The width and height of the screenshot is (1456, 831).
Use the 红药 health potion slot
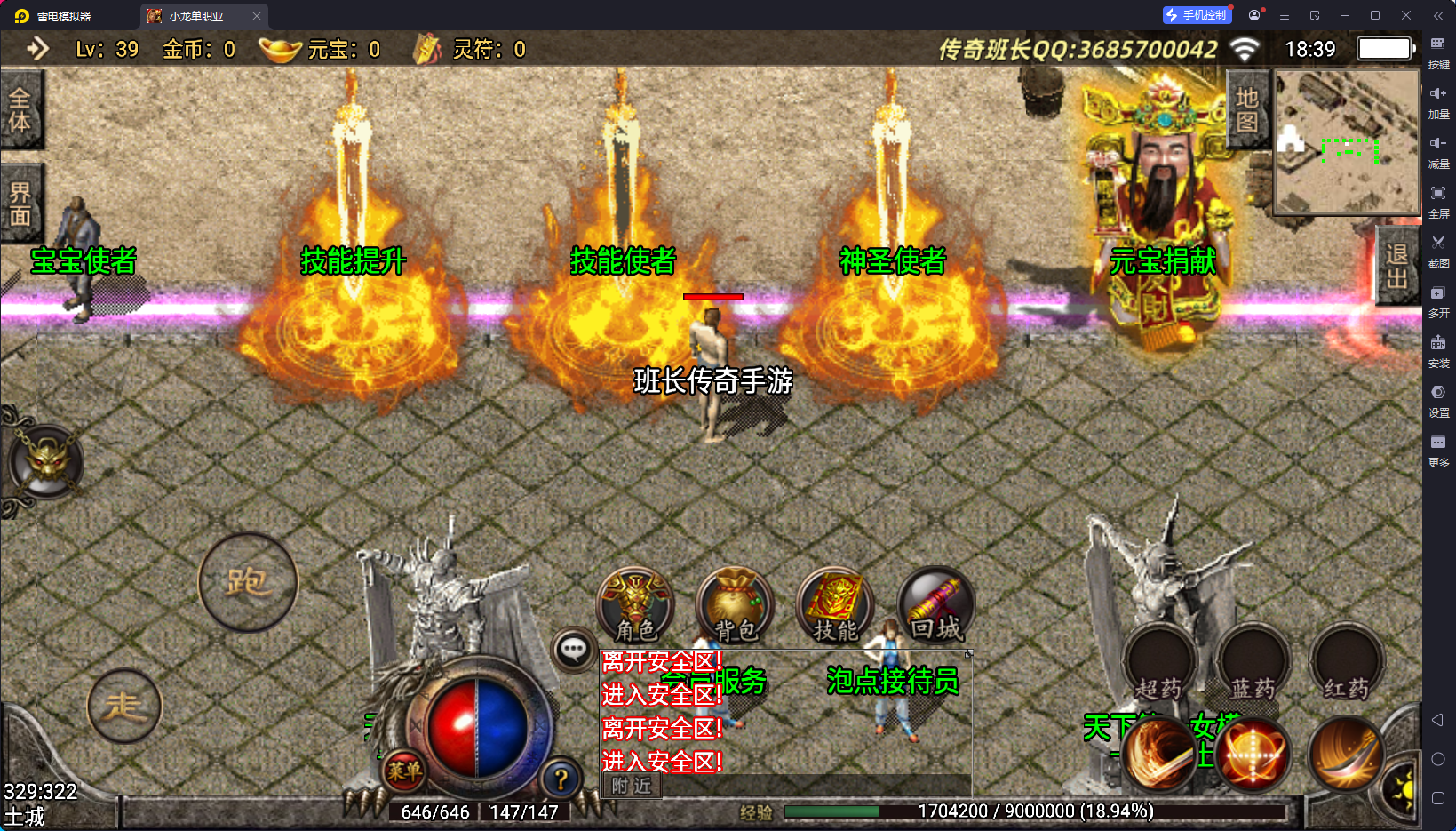(x=1347, y=662)
